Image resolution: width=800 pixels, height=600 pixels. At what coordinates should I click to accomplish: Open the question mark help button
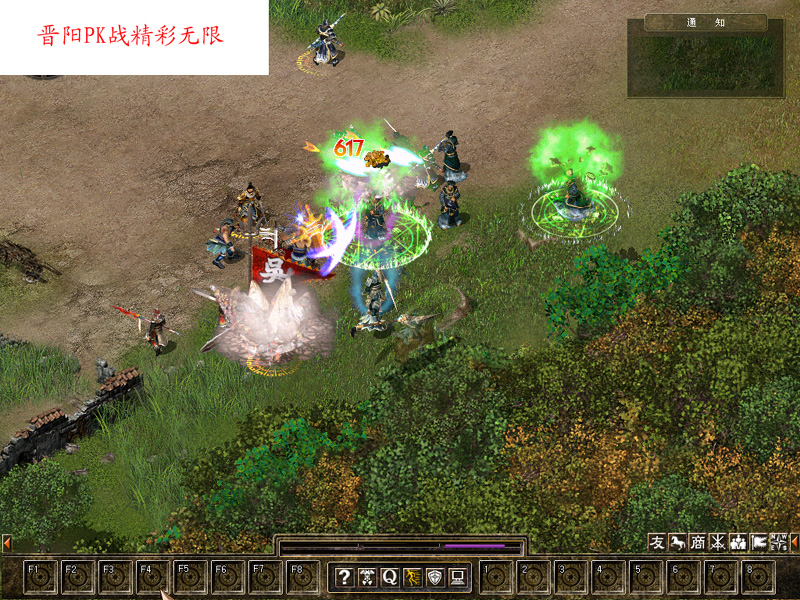click(x=344, y=577)
